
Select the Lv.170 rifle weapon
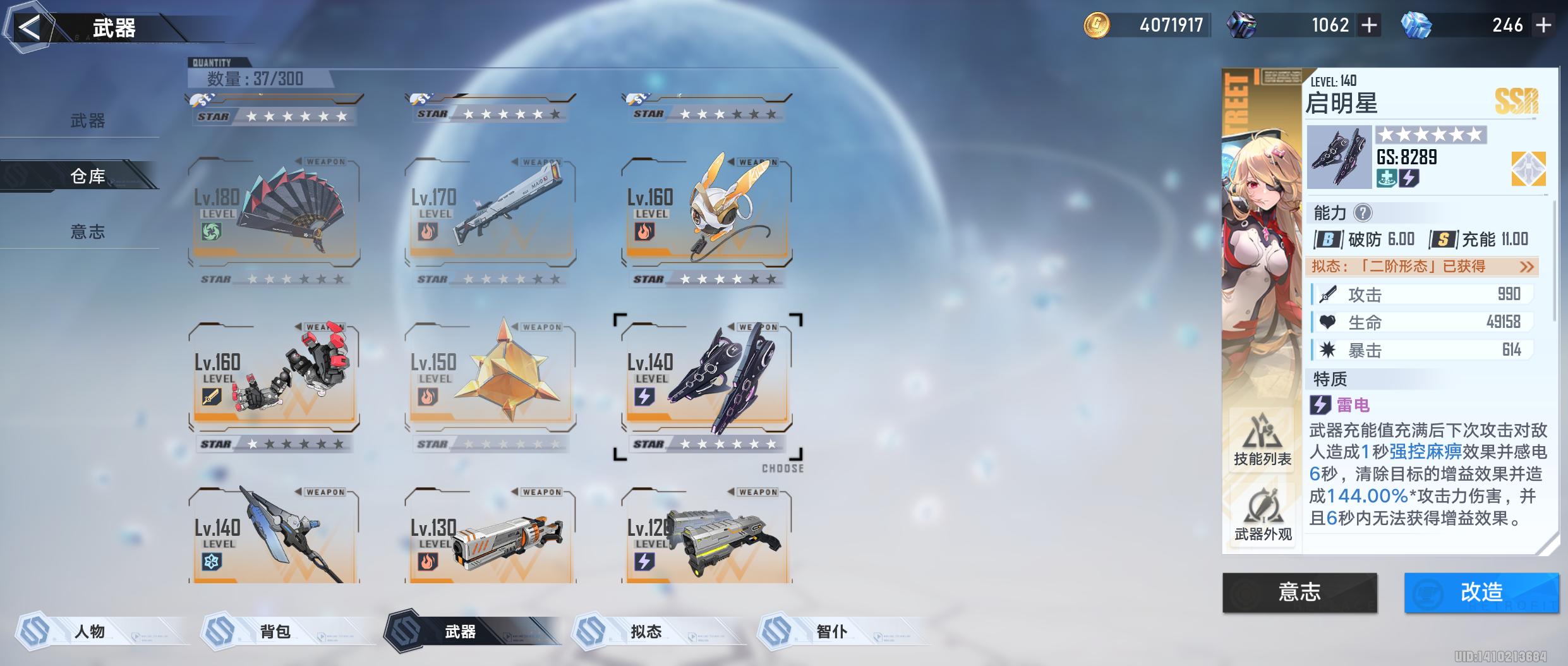pos(490,213)
